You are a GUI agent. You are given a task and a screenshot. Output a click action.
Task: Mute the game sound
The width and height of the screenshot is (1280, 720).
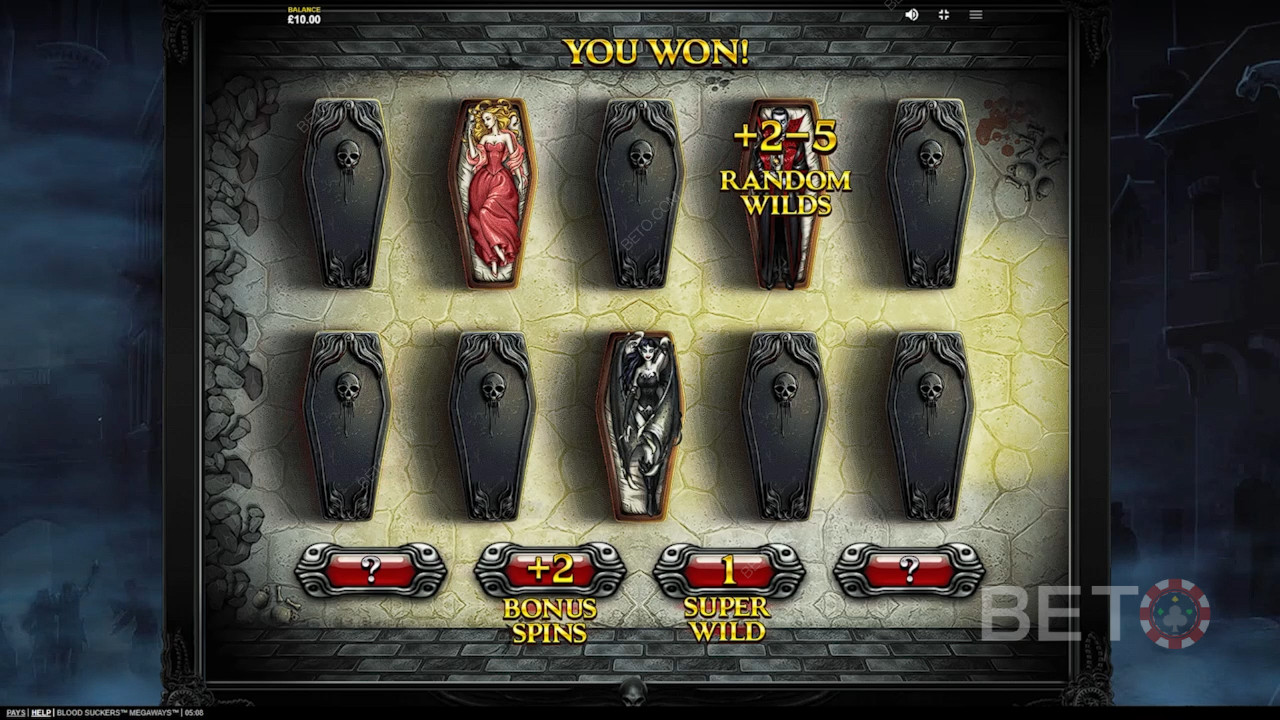(x=912, y=15)
